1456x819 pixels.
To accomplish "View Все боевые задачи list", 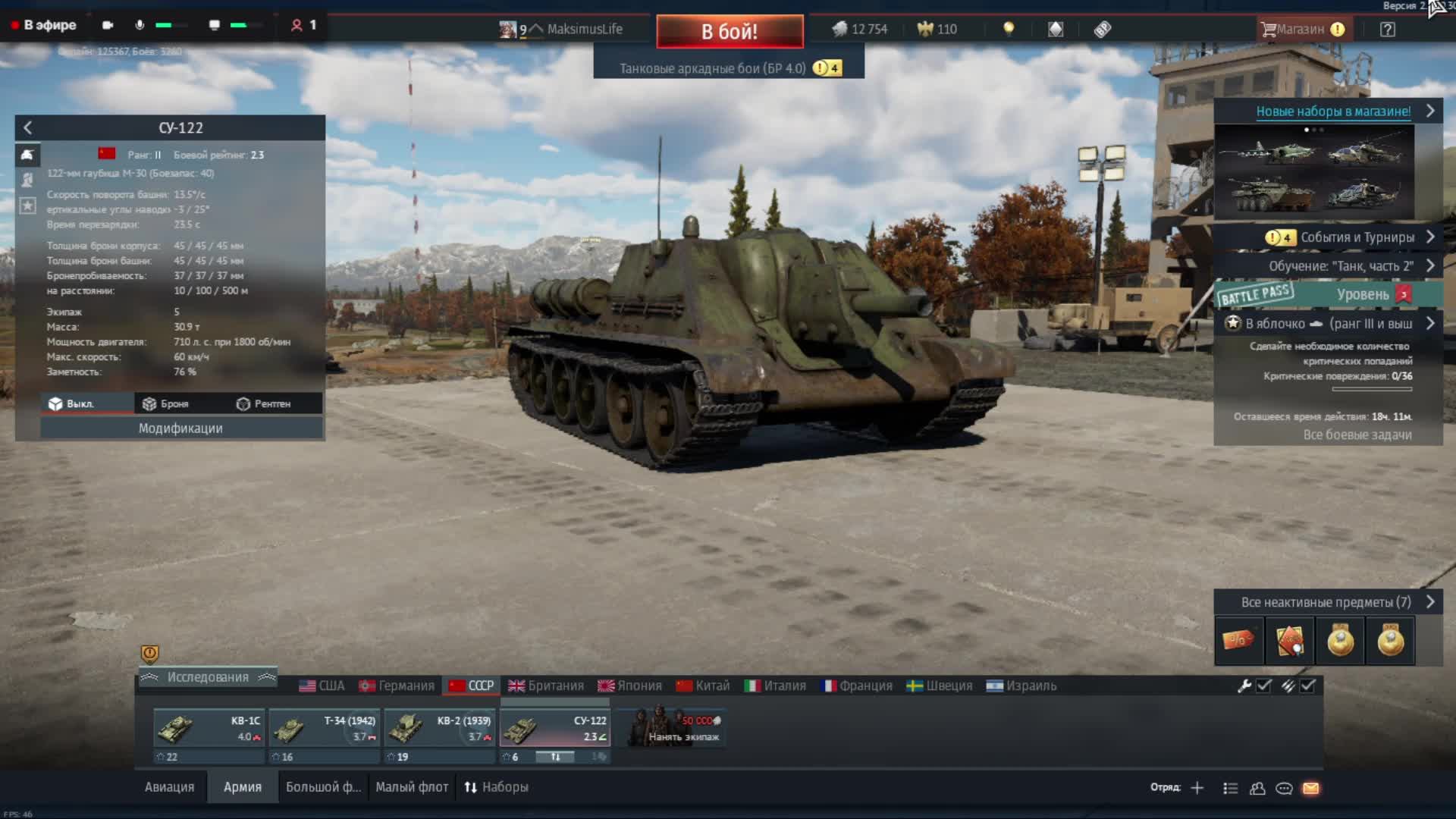I will 1357,435.
